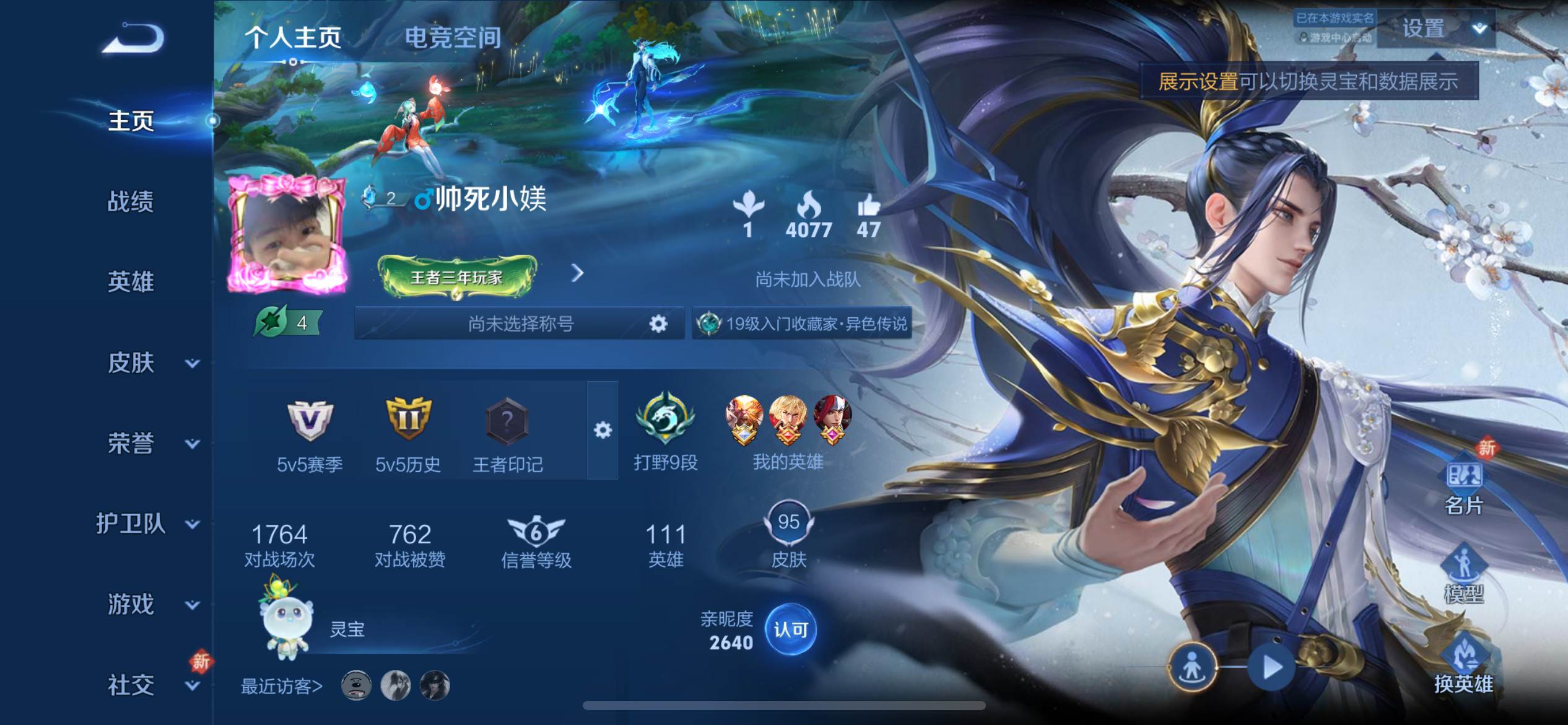Play the hero showcase animation
Image resolution: width=1568 pixels, height=725 pixels.
tap(1272, 667)
